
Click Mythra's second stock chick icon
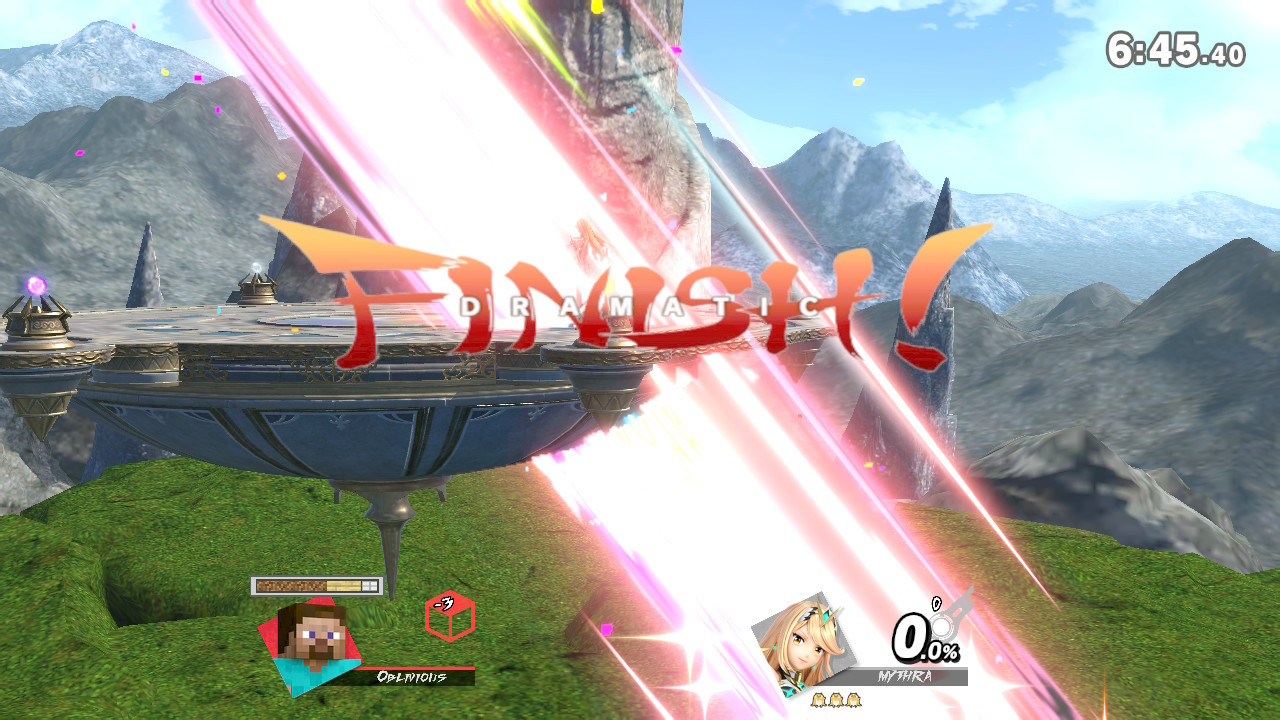[835, 700]
